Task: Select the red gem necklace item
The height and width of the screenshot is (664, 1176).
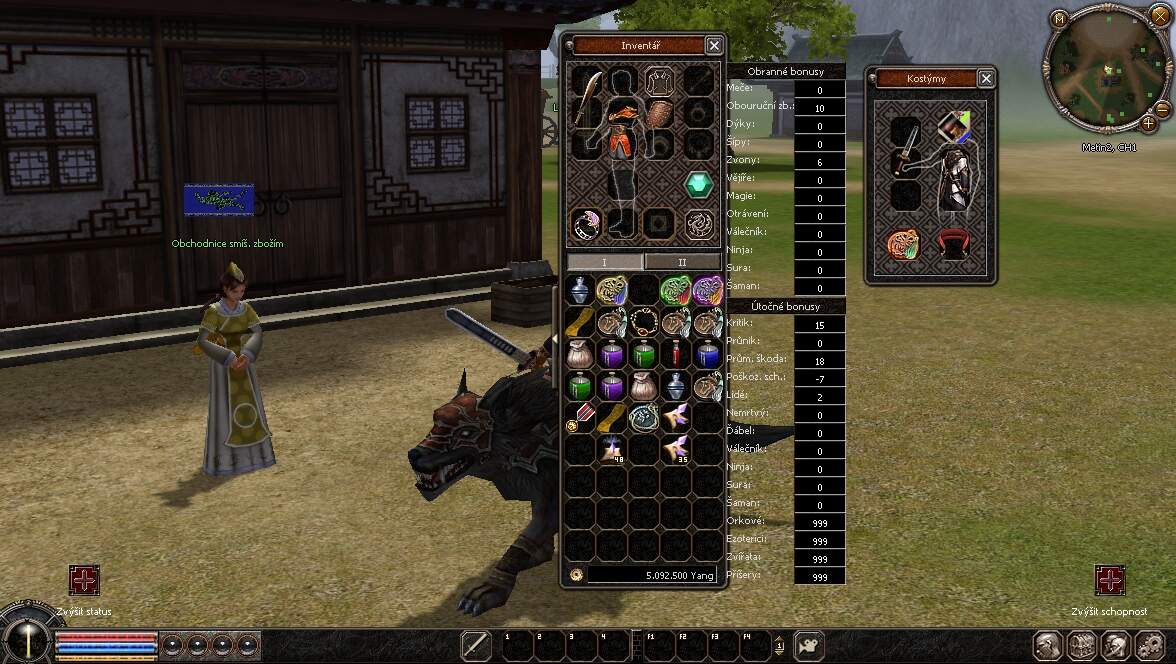Action: [x=643, y=322]
